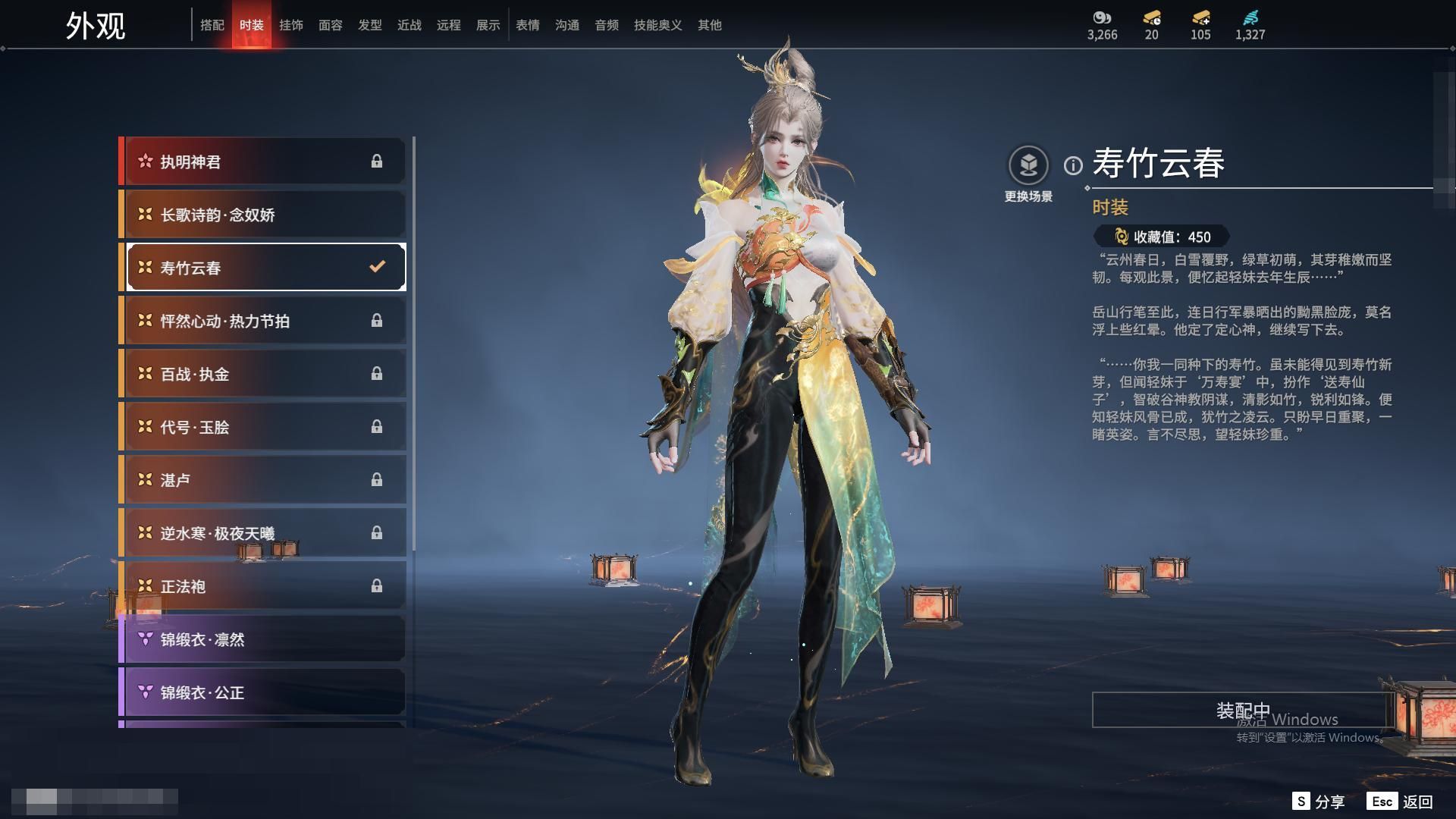Select the 面容 tab
Screen dimensions: 1456x819
pyautogui.click(x=331, y=25)
